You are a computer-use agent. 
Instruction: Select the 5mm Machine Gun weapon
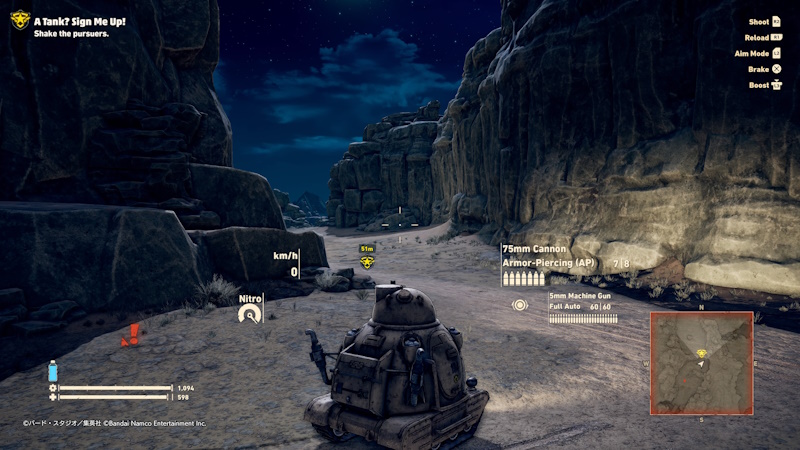[x=579, y=296]
